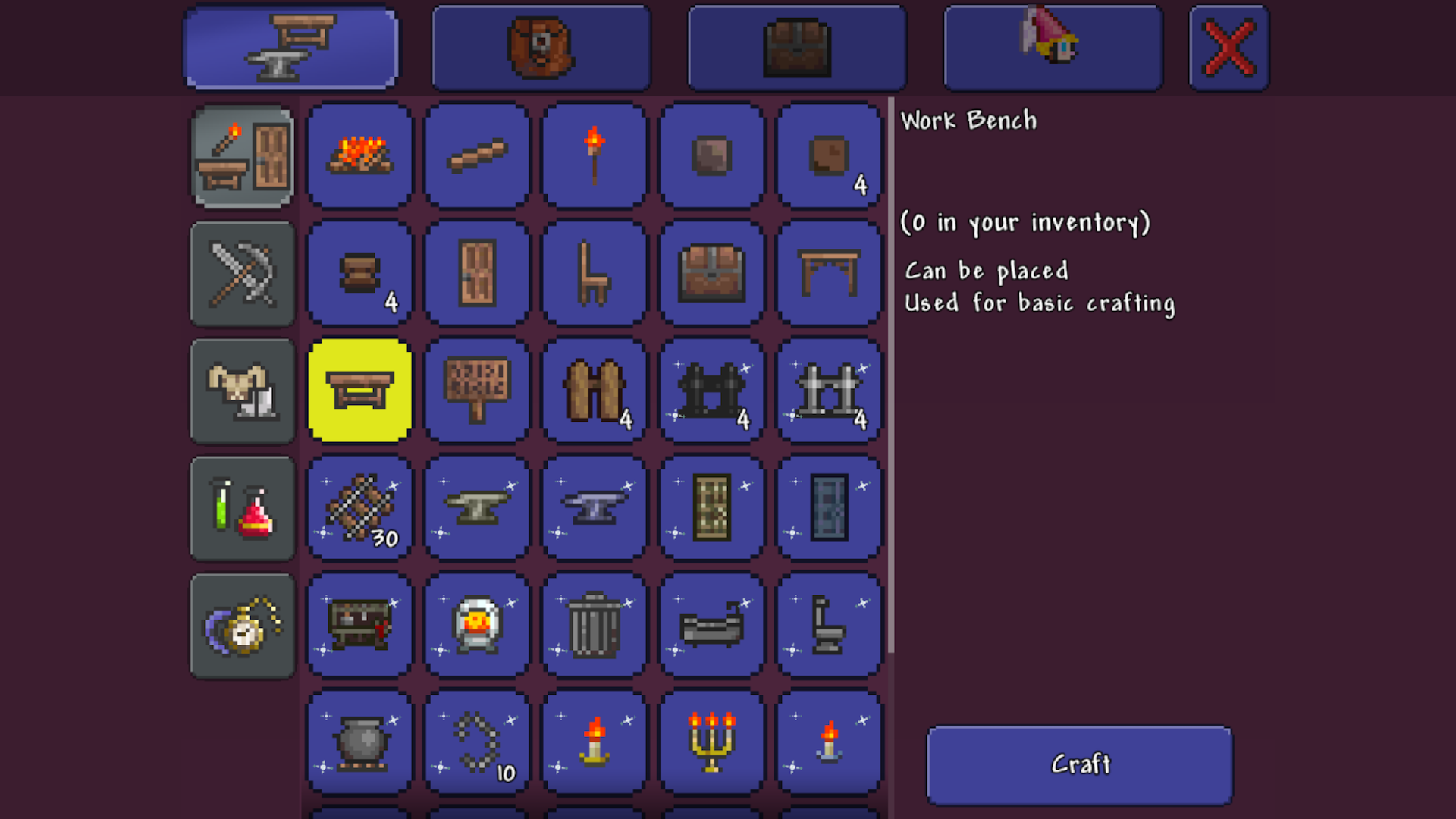Select the wooden door recipe
The image size is (1456, 819).
(477, 274)
